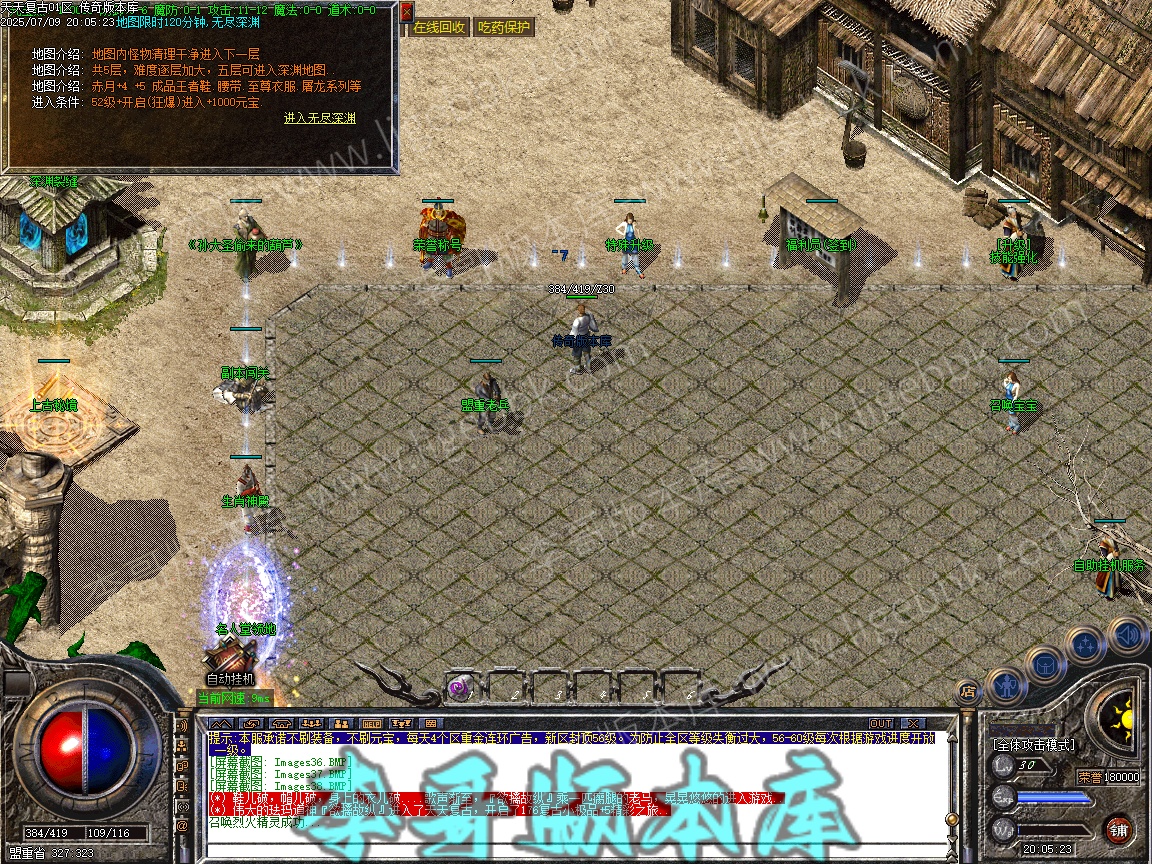Activate the 自动挂机 auto-play icon
Image resolution: width=1152 pixels, height=864 pixels.
point(222,661)
